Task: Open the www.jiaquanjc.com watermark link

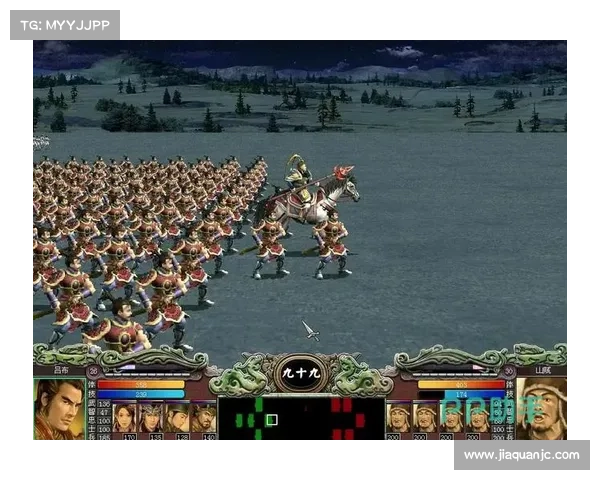Action: click(x=521, y=455)
